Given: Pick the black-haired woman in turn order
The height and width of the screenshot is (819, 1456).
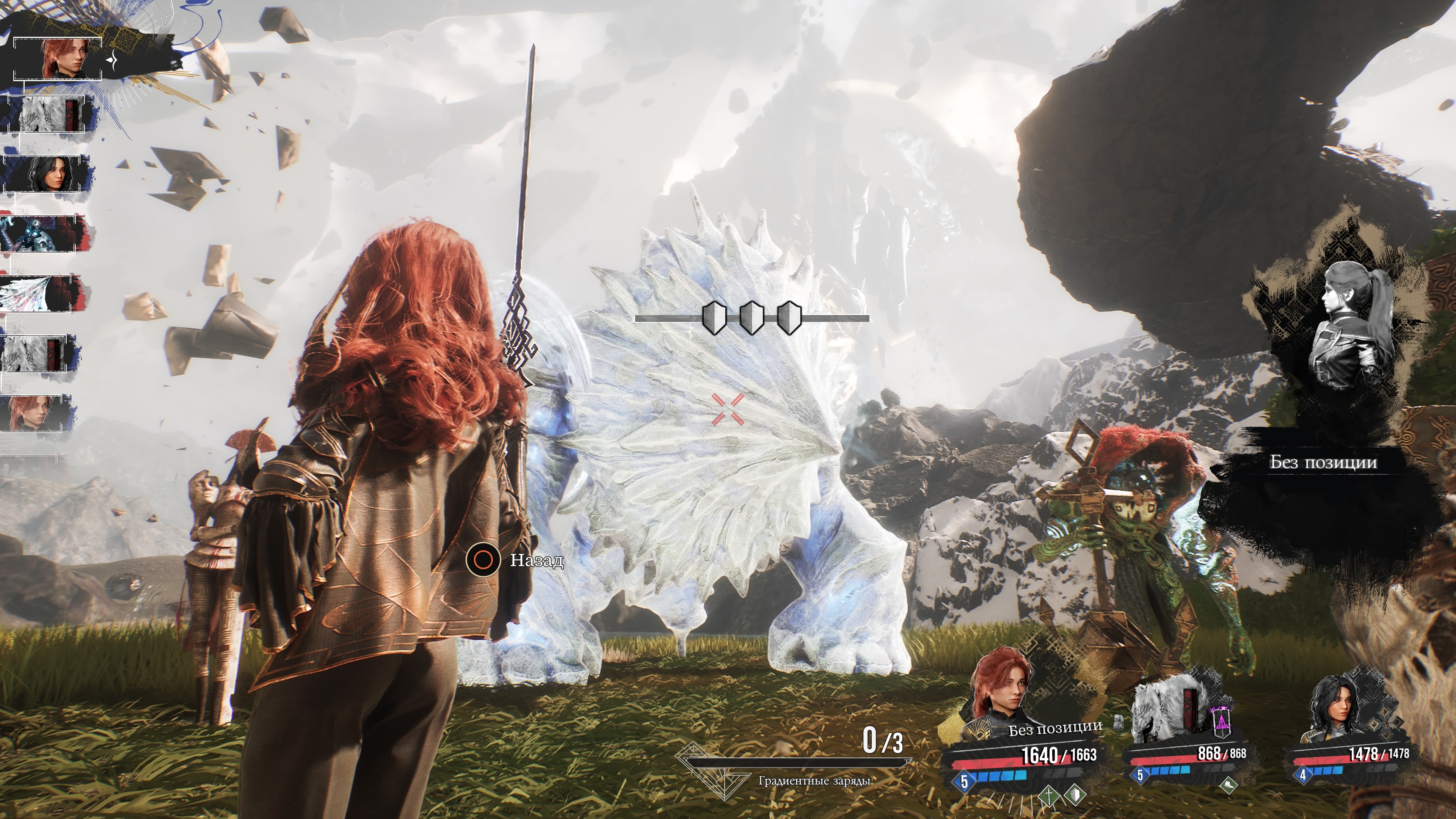Looking at the screenshot, I should click(47, 174).
